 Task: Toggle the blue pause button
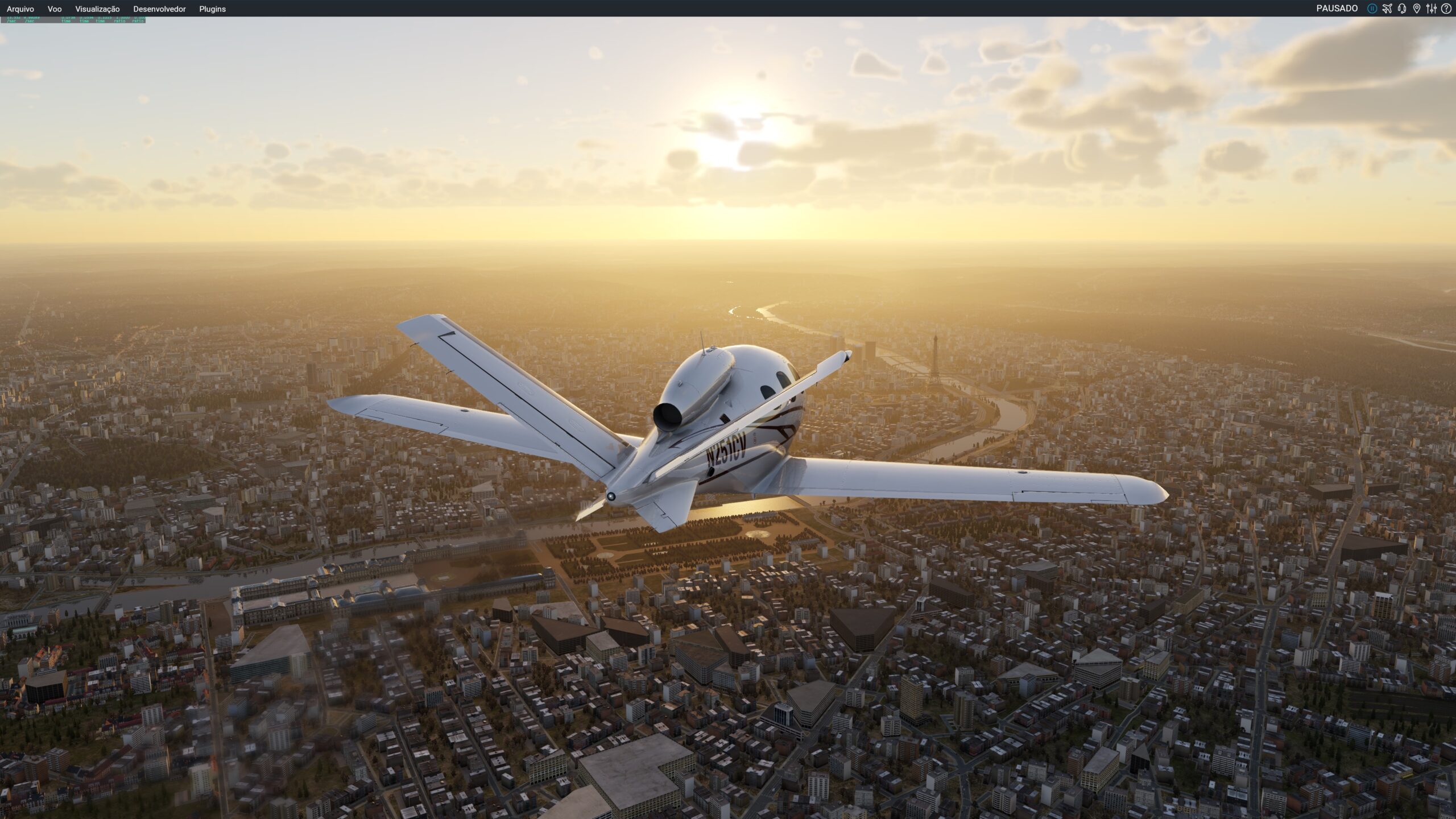[1372, 9]
